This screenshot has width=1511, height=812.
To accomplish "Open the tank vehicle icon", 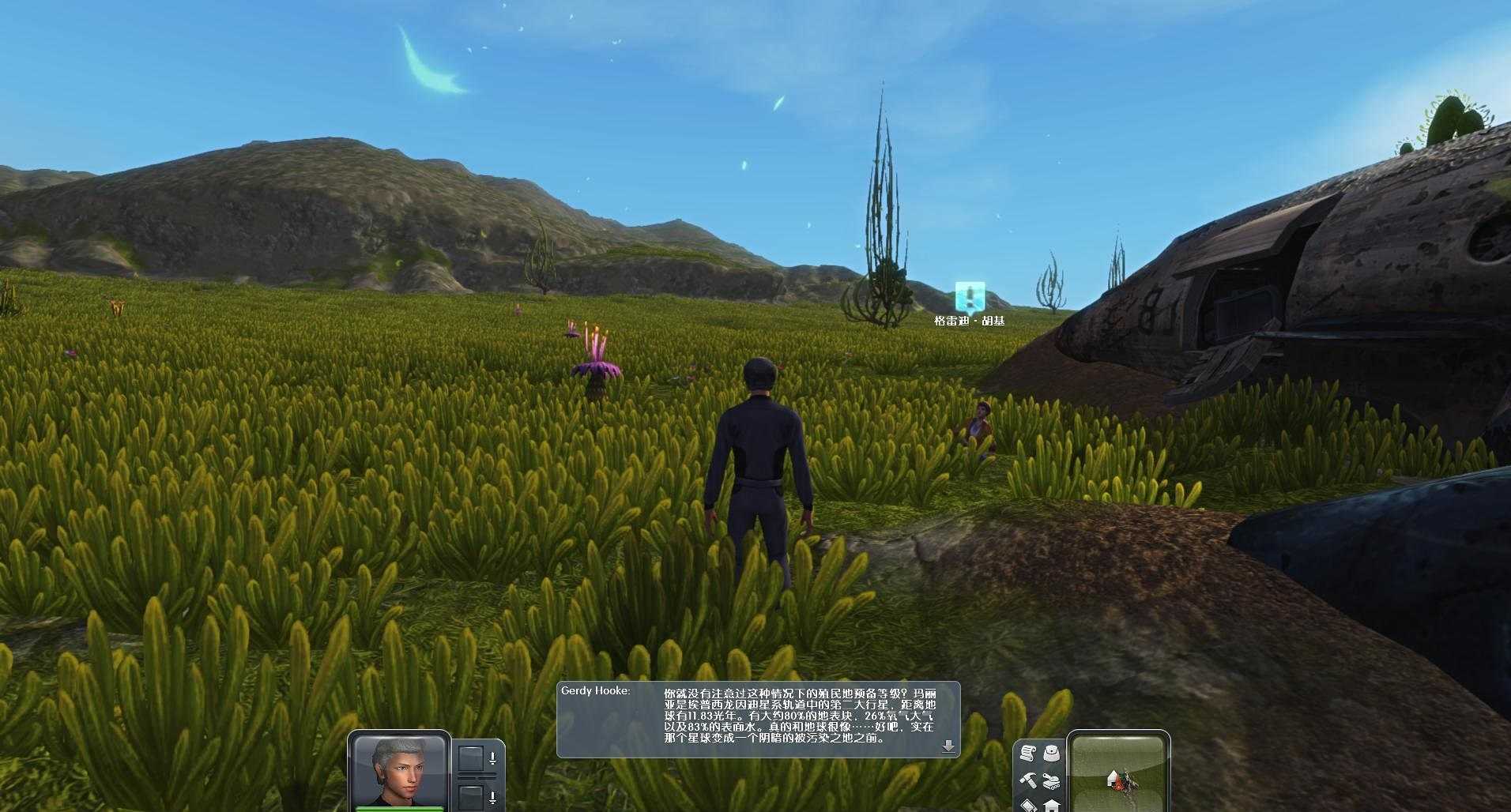I will [x=1051, y=780].
